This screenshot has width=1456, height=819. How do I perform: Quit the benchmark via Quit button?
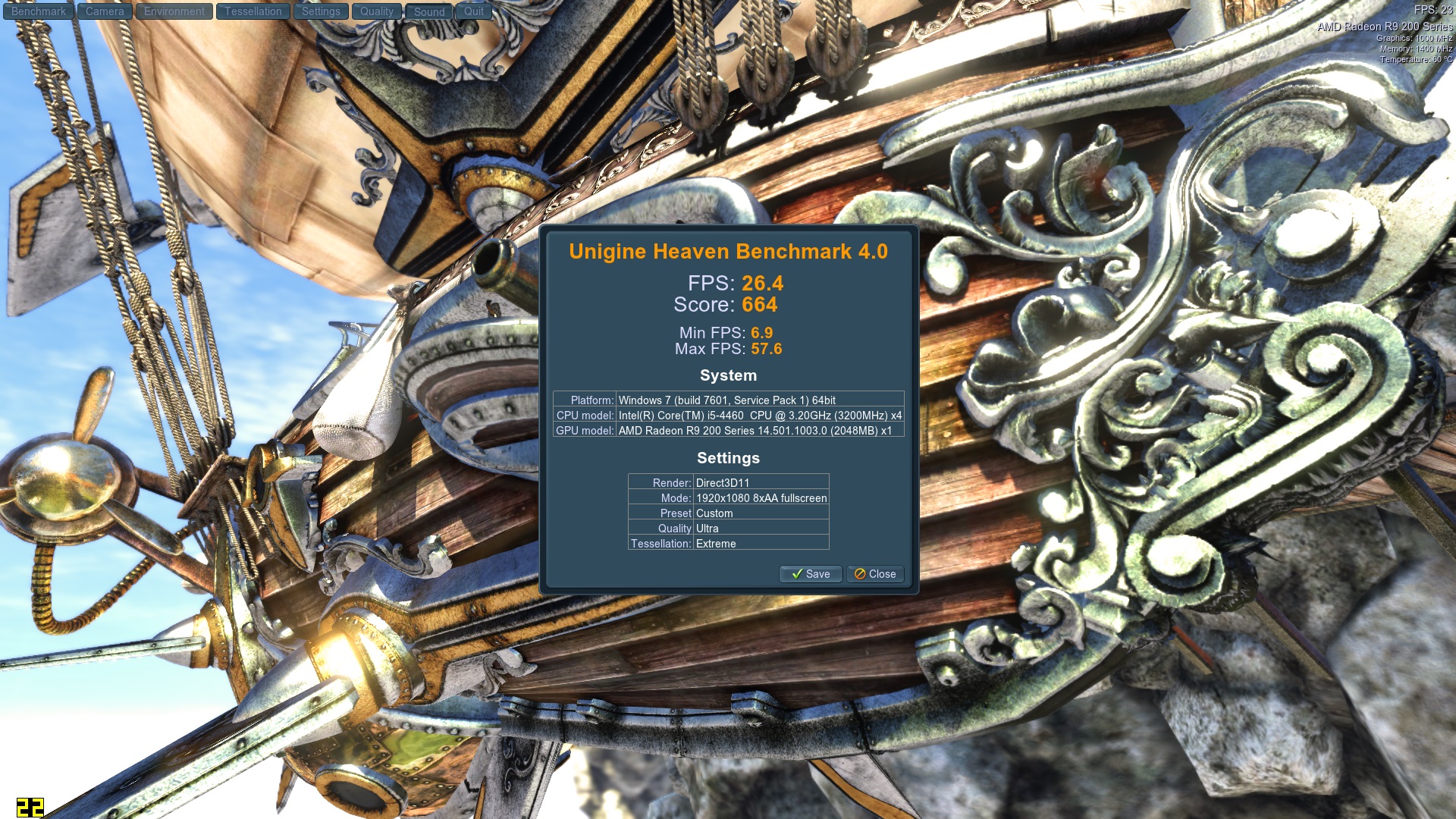click(x=474, y=11)
